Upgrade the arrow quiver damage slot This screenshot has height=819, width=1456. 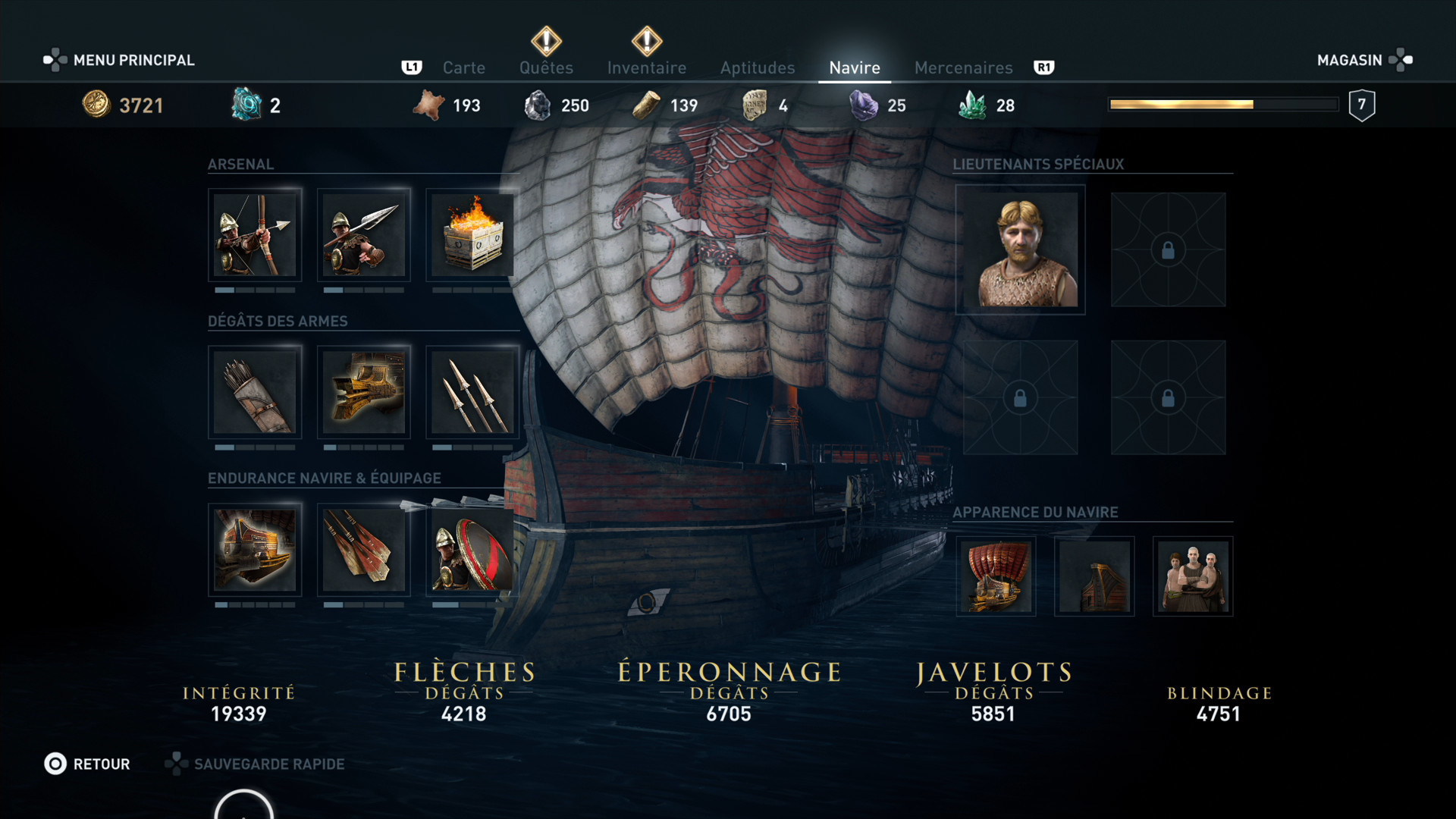[255, 392]
